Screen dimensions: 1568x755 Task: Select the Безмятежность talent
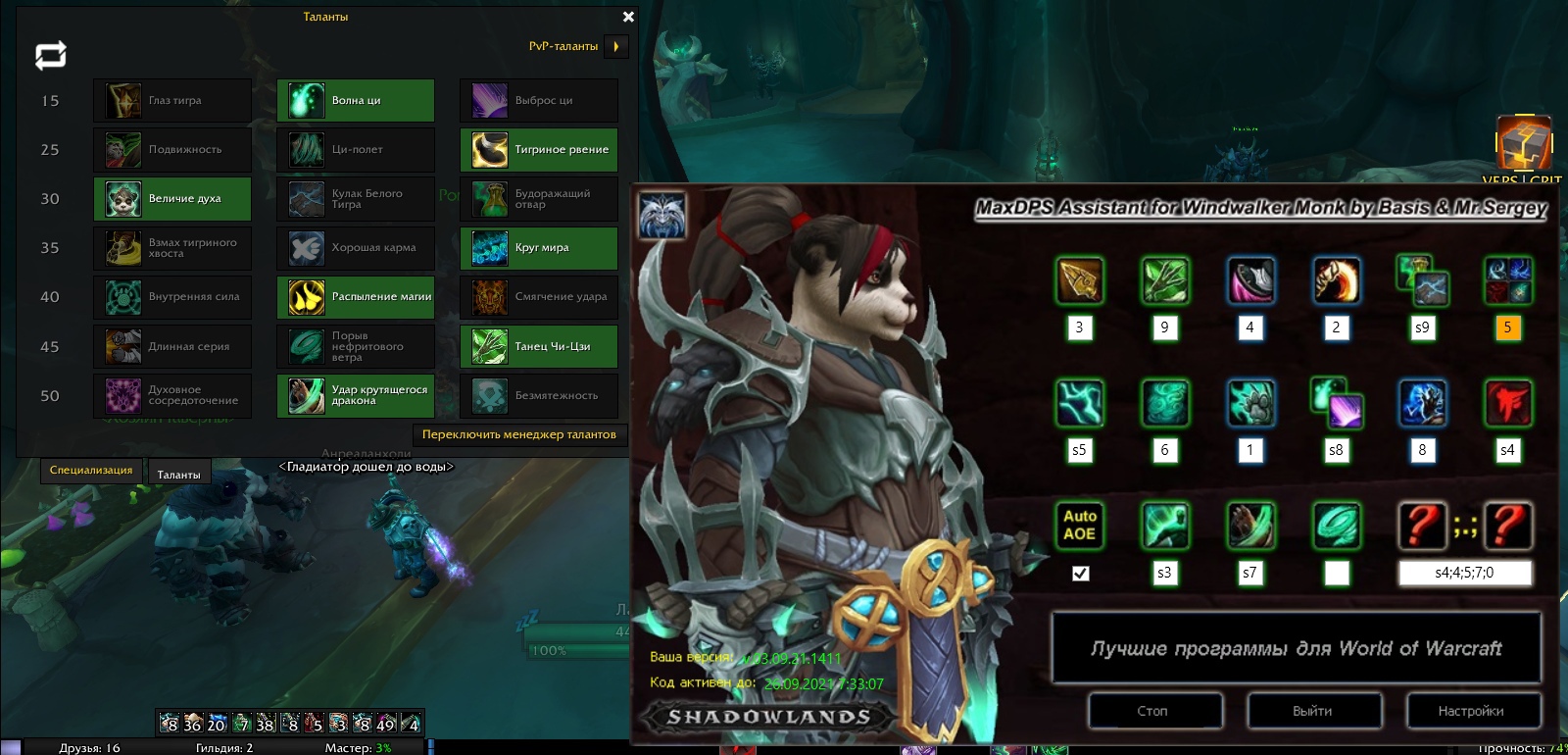pos(539,395)
